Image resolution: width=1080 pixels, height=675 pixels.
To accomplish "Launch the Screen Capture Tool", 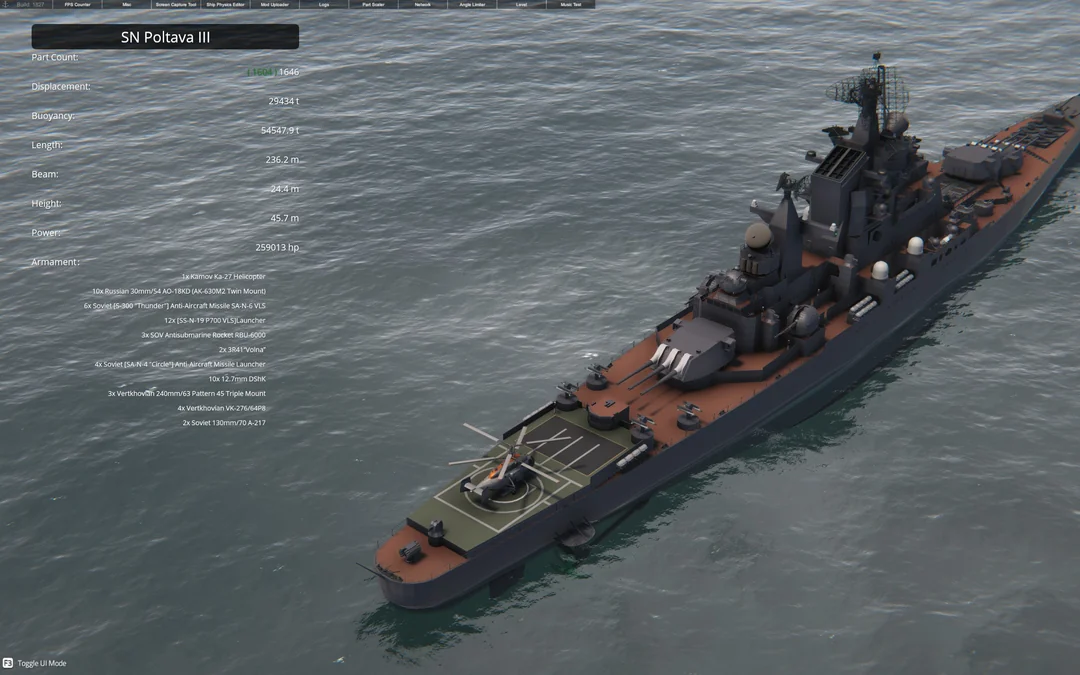I will pos(176,4).
